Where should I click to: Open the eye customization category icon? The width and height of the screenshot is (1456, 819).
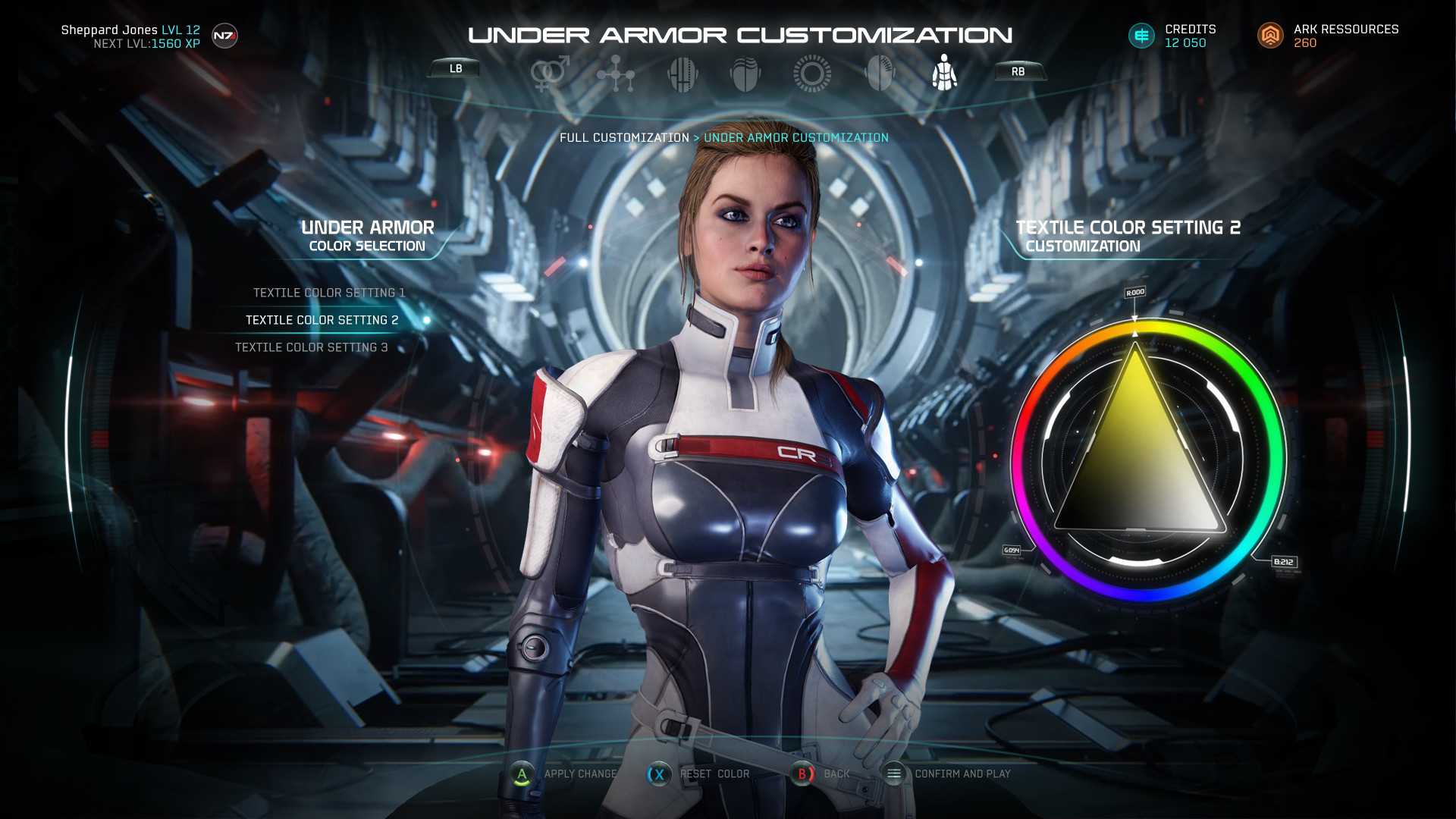tap(811, 72)
